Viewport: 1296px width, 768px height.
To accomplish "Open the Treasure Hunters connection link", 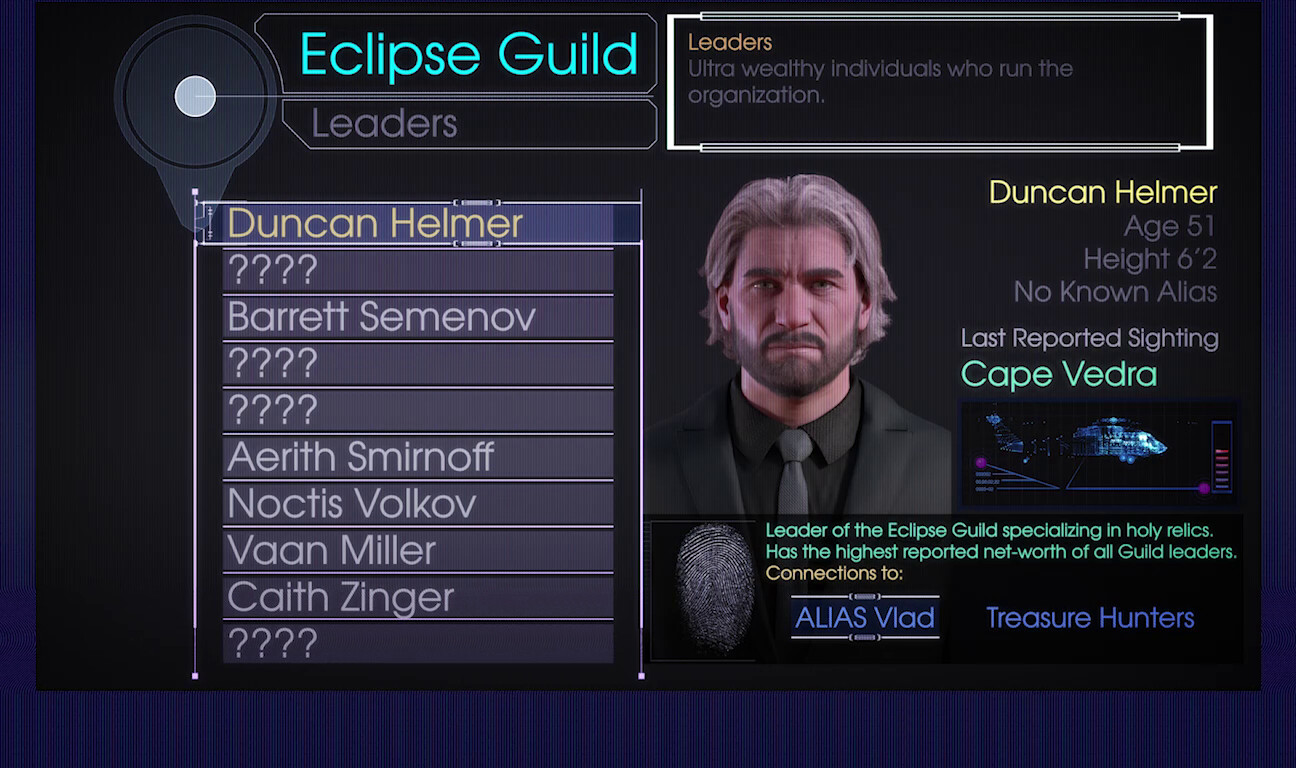I will [x=1089, y=618].
